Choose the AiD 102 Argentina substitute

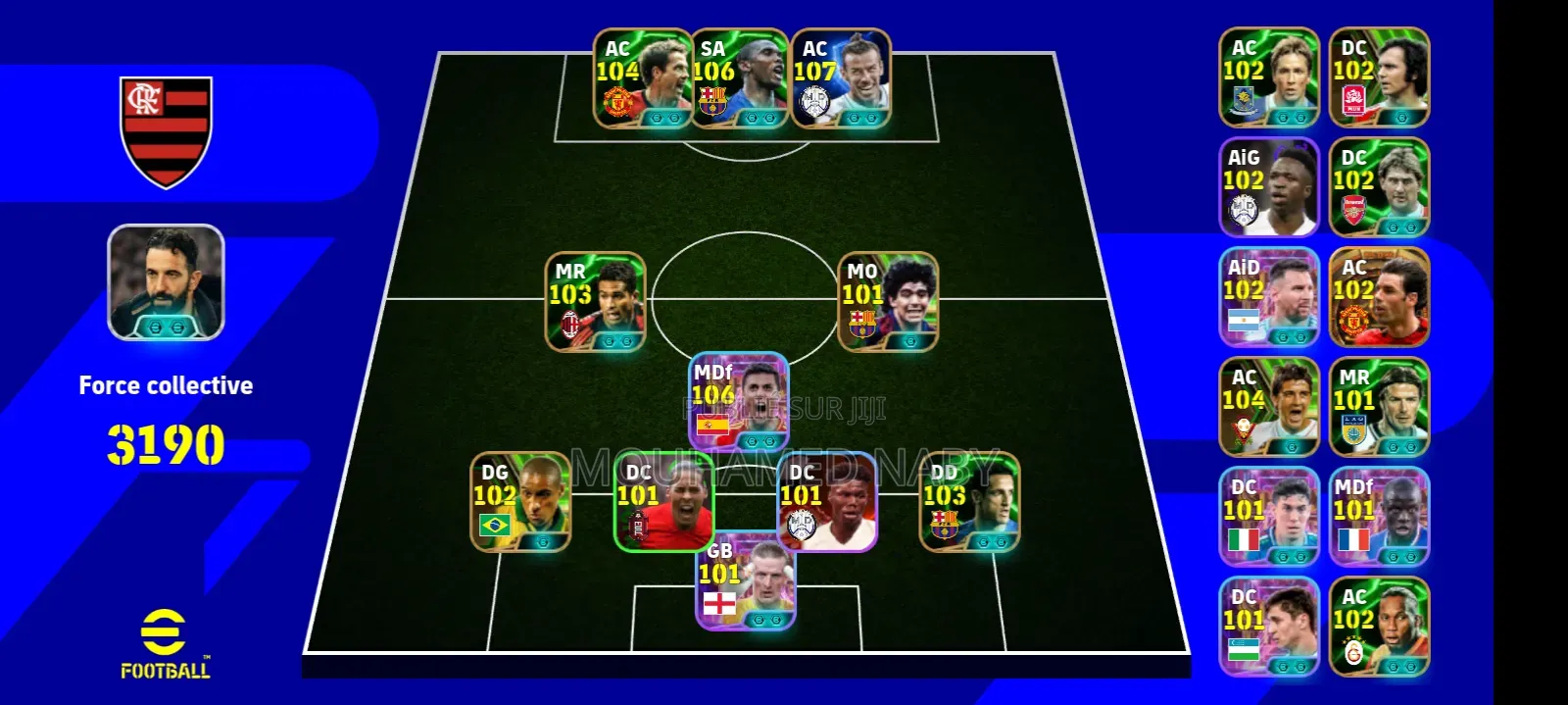1269,297
